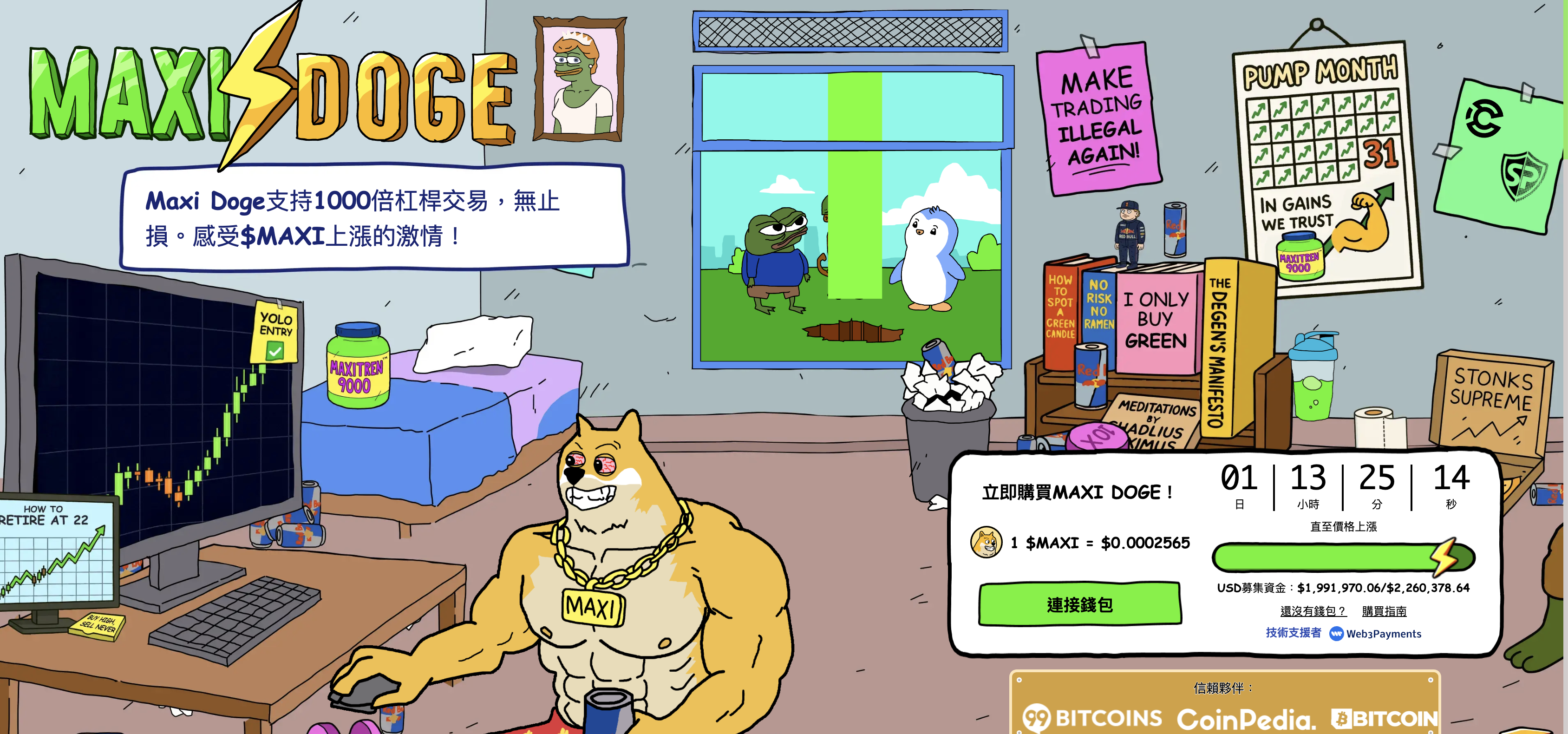Open the 還沒有錢包？ no wallet link
The image size is (1568, 734).
(x=1313, y=611)
